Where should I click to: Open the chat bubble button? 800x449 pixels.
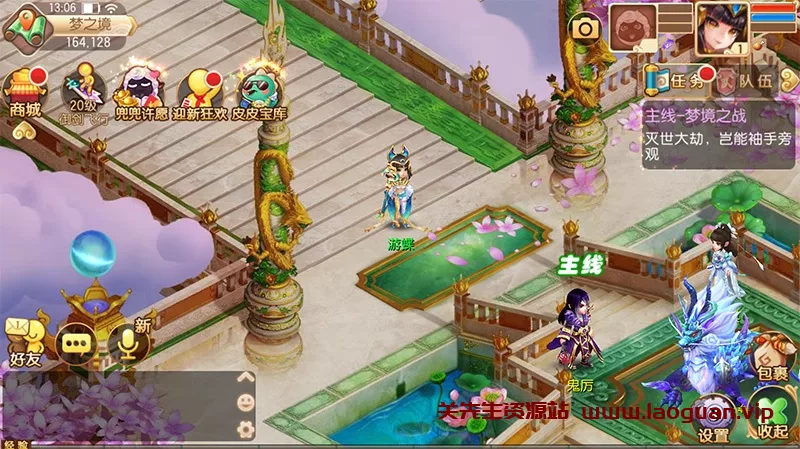[x=77, y=343]
